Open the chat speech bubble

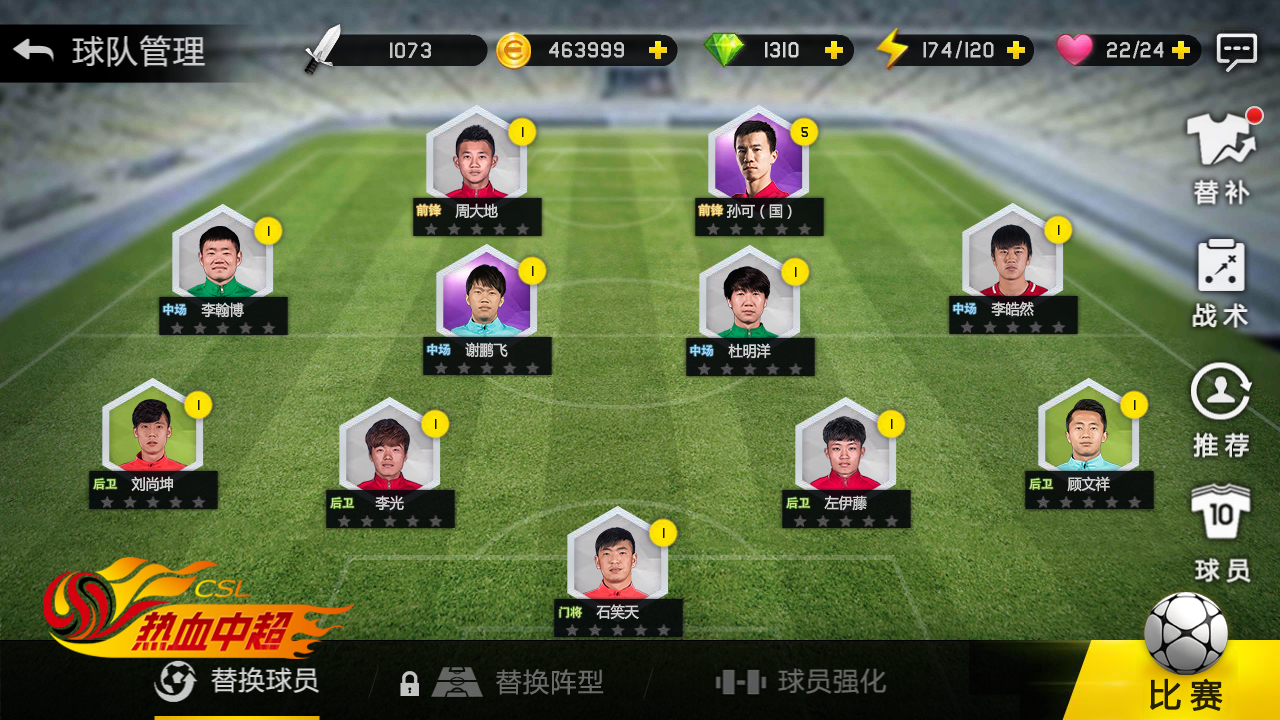1236,51
